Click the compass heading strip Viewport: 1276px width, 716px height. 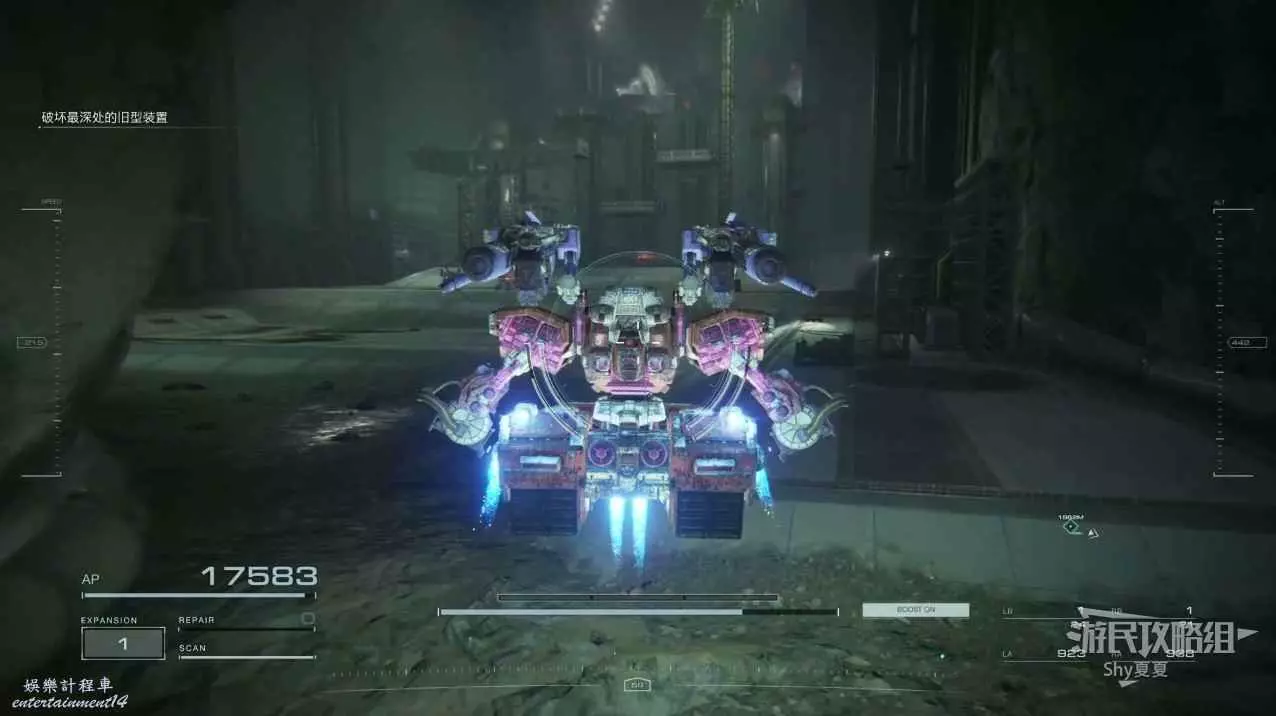click(x=636, y=685)
